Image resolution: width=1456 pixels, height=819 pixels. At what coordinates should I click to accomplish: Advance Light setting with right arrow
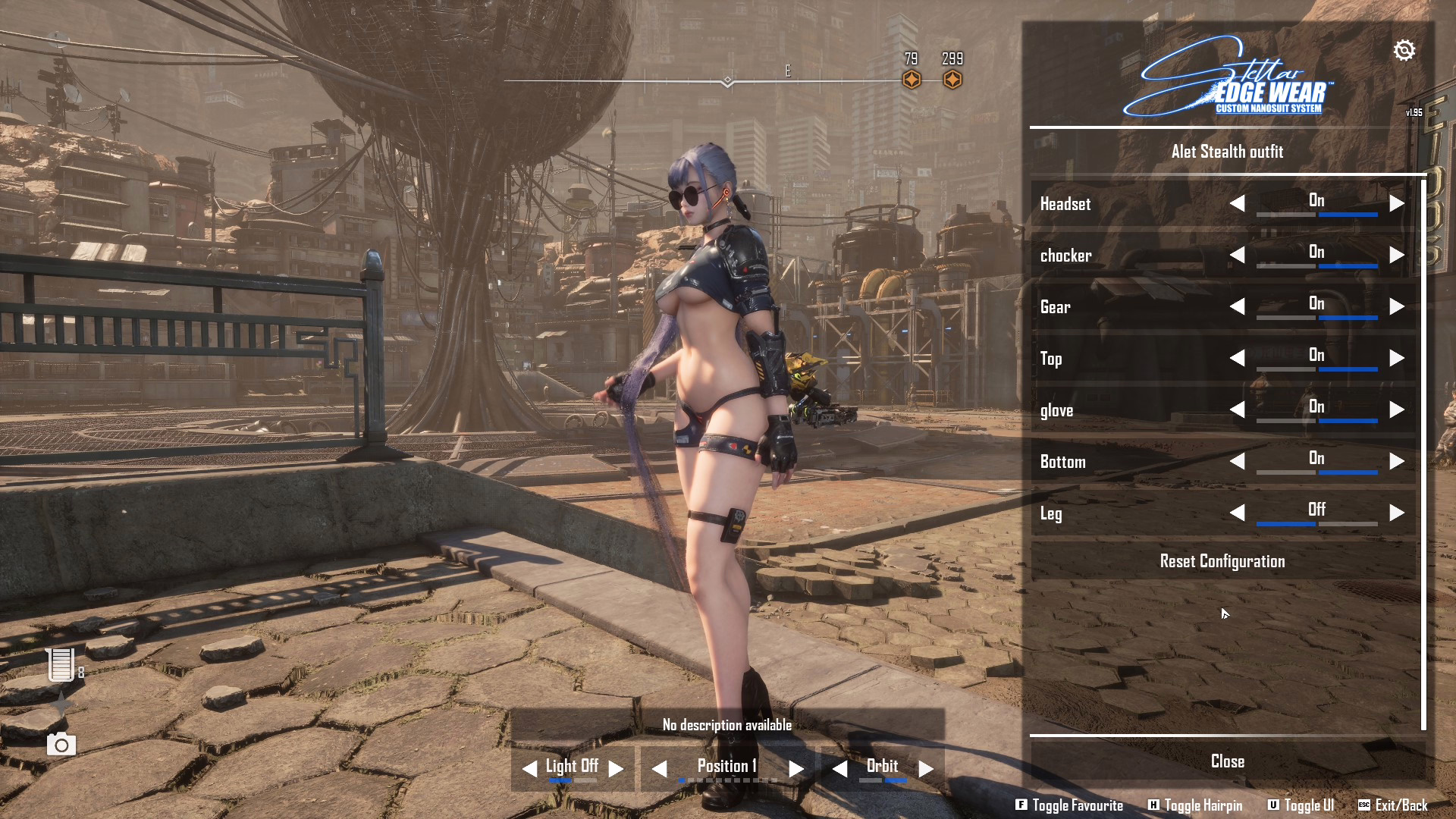tap(616, 768)
